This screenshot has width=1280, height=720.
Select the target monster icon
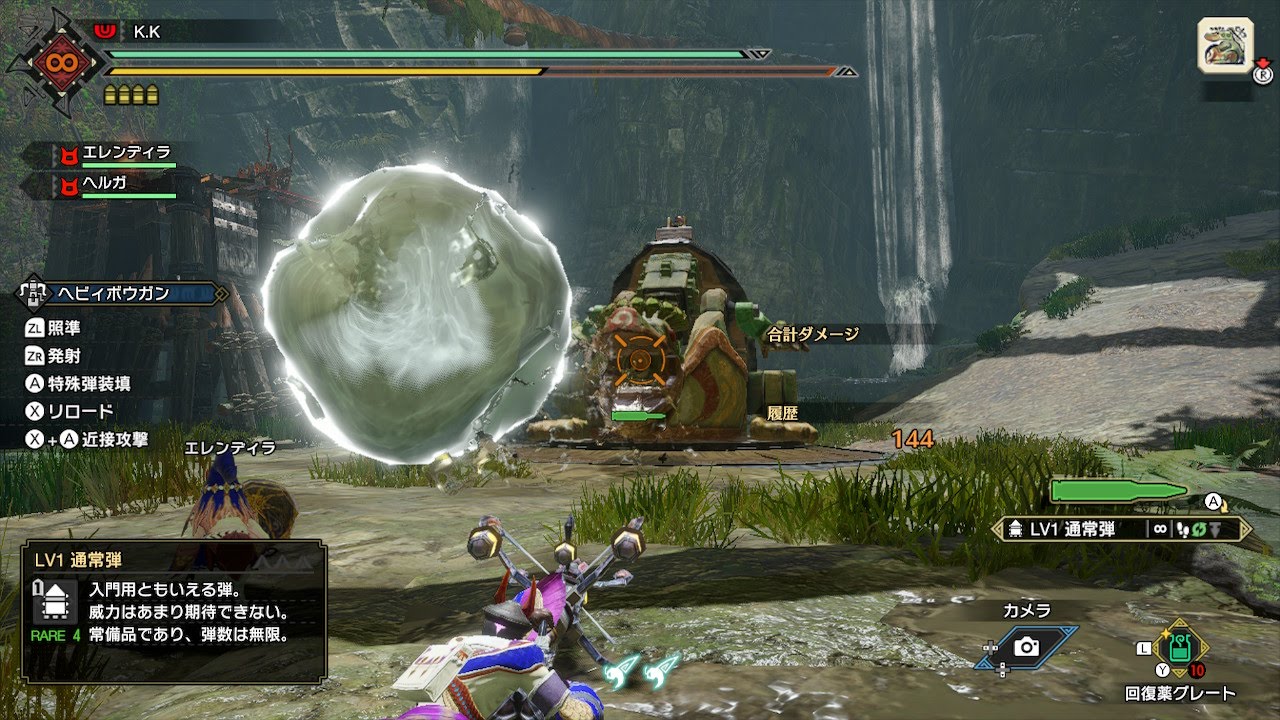point(1225,45)
